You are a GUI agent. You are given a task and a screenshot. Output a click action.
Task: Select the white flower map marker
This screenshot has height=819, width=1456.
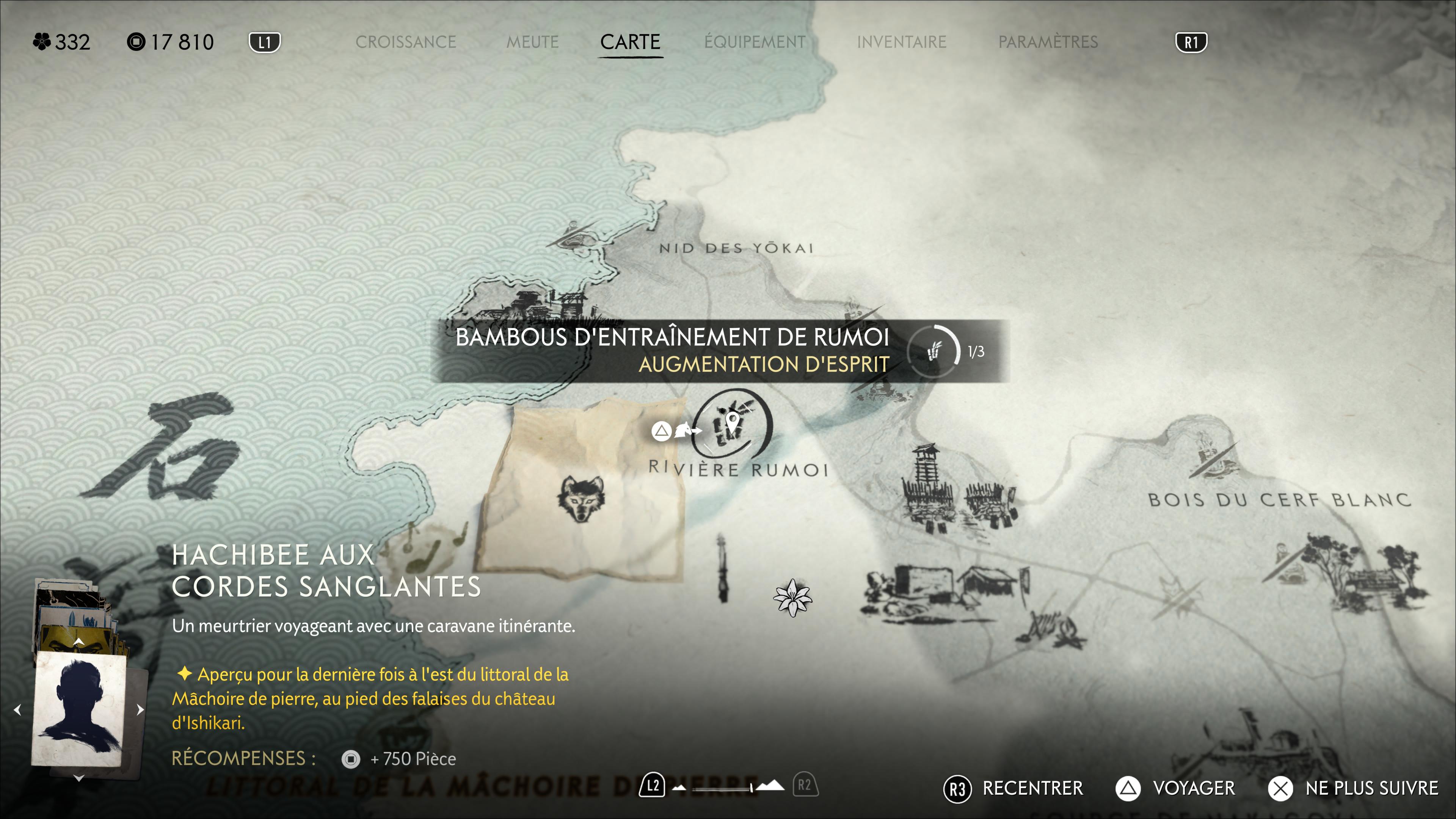point(792,598)
